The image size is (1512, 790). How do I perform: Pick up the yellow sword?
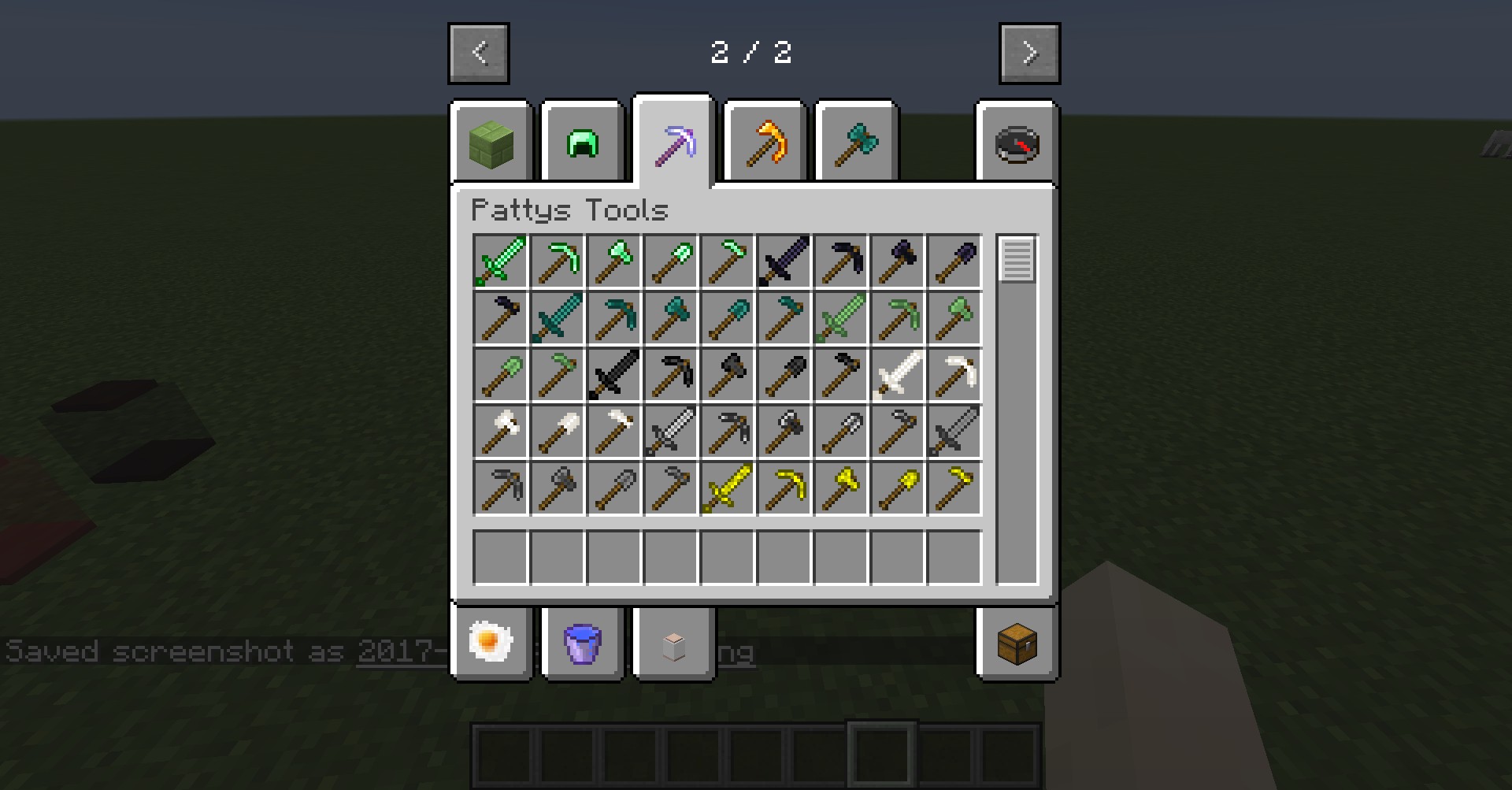(727, 488)
